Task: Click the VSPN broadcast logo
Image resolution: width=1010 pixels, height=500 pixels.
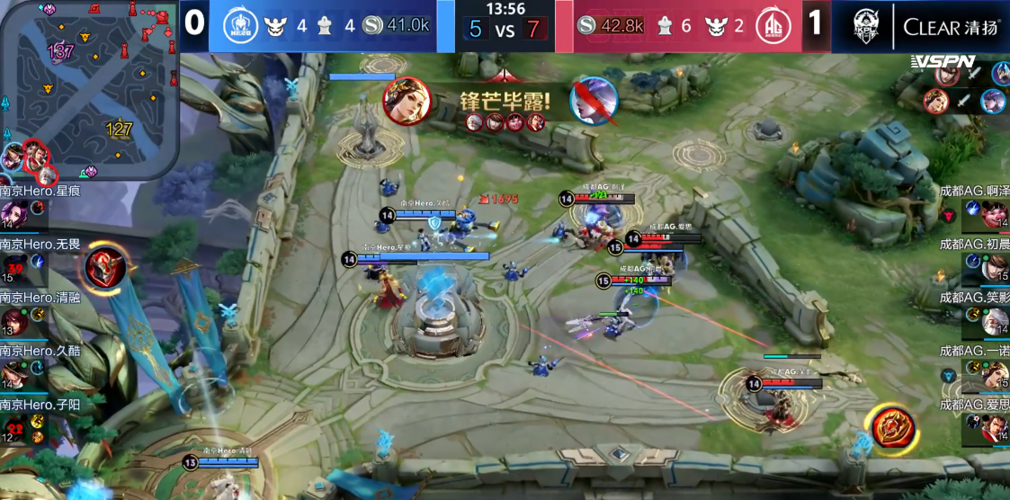Action: (943, 62)
